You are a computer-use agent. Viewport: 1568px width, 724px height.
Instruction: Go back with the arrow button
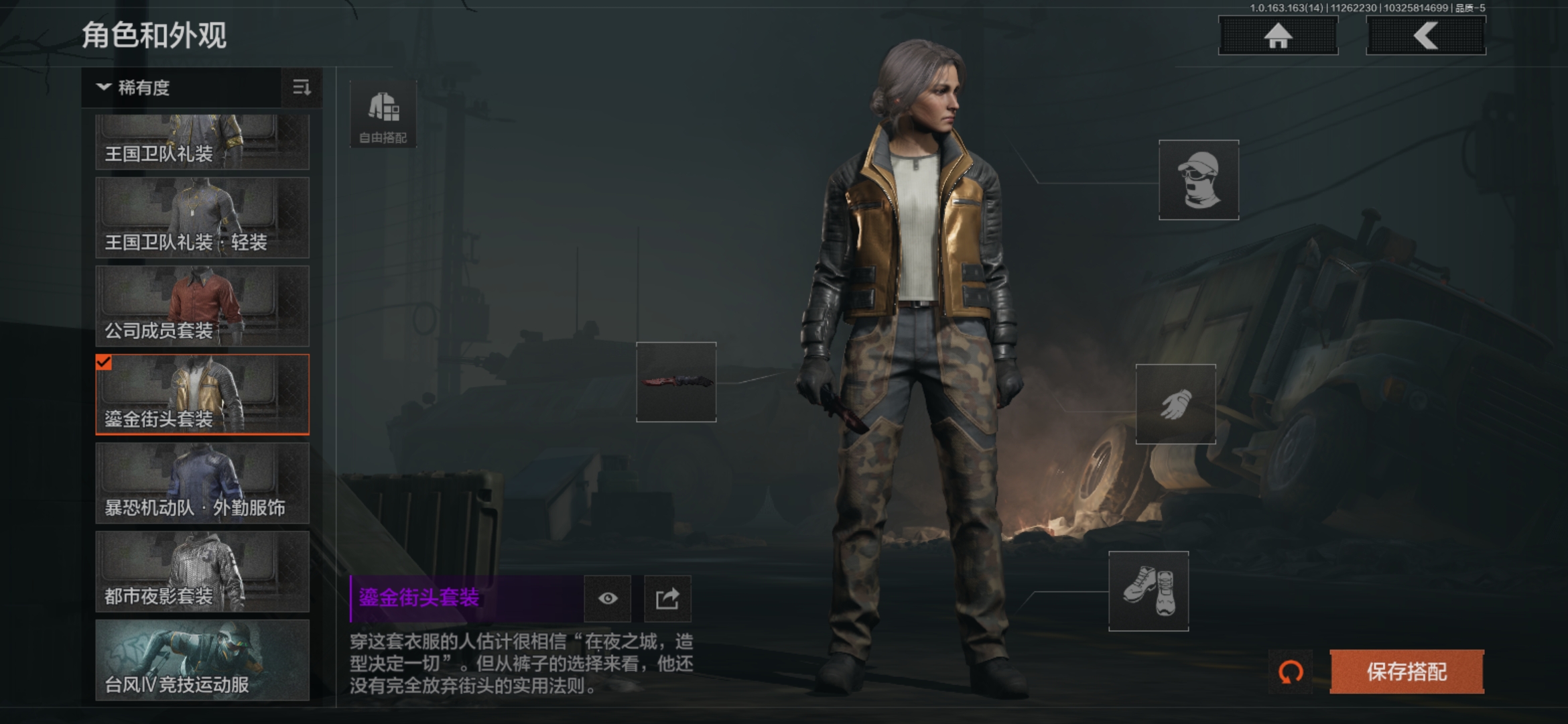pyautogui.click(x=1425, y=36)
